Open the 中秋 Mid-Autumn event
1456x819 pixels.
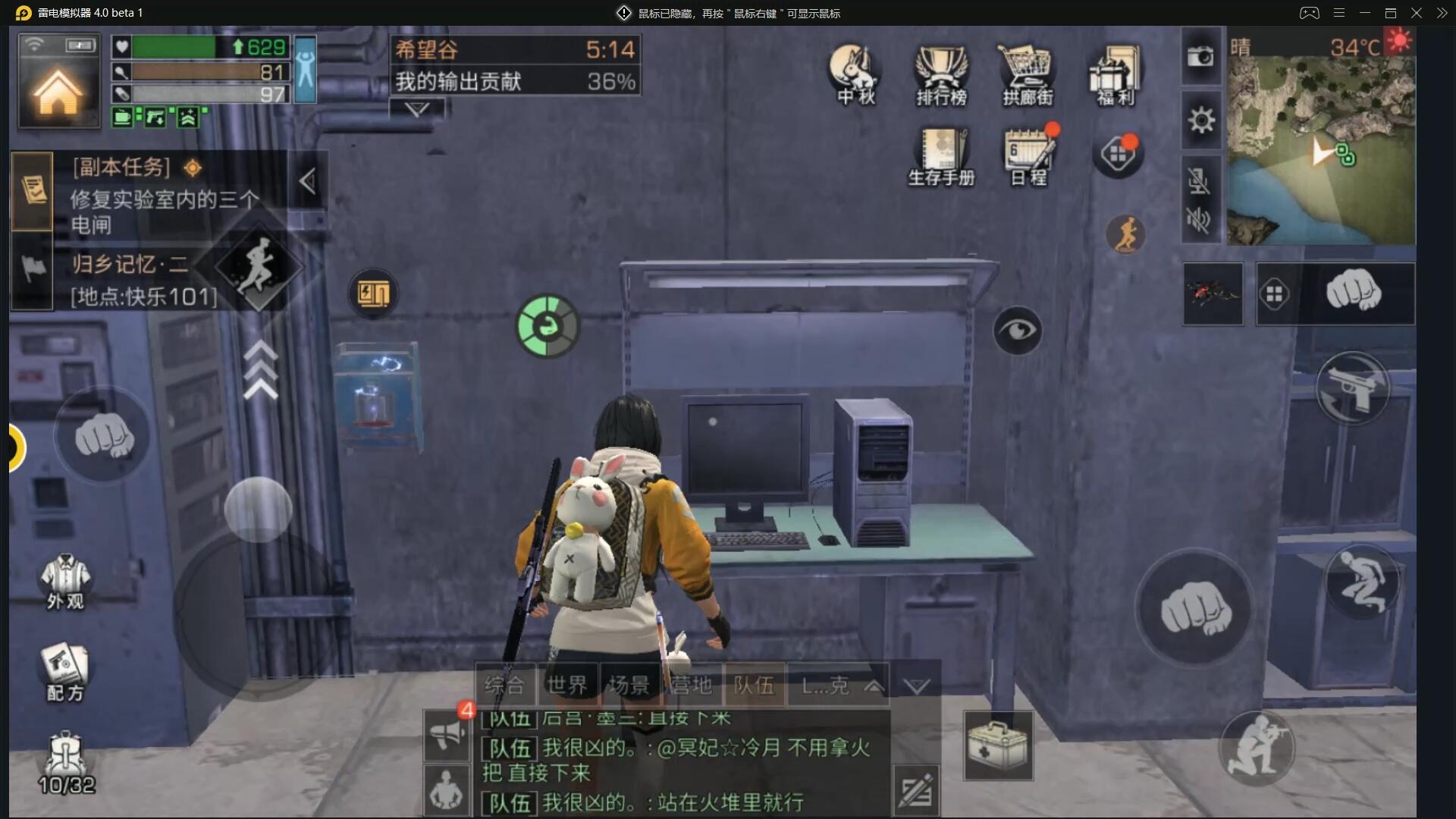(x=854, y=72)
